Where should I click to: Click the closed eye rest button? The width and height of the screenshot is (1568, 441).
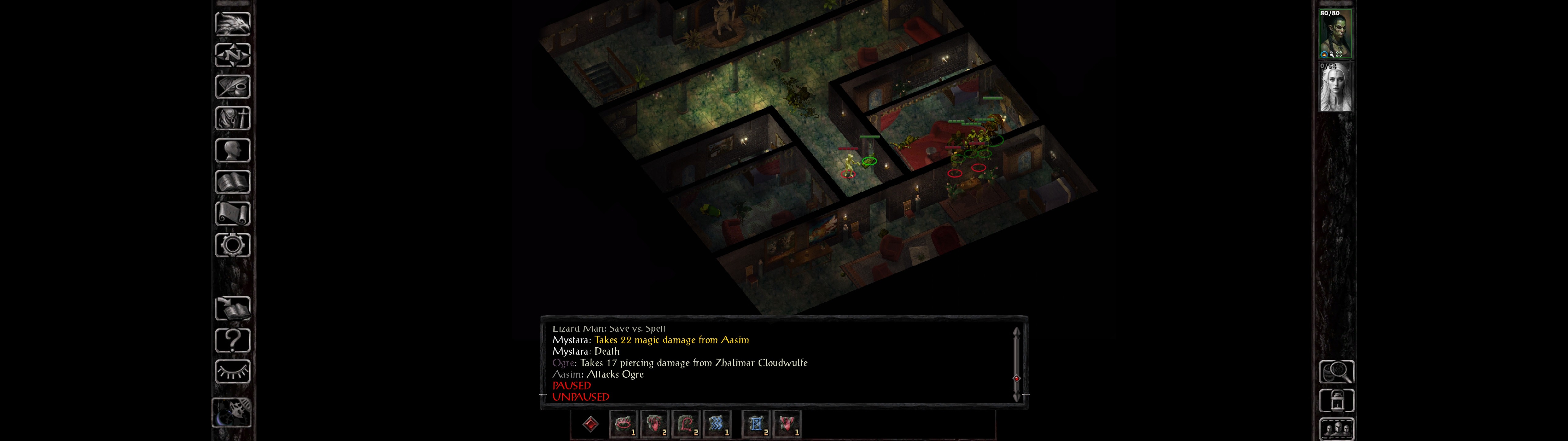[x=232, y=371]
